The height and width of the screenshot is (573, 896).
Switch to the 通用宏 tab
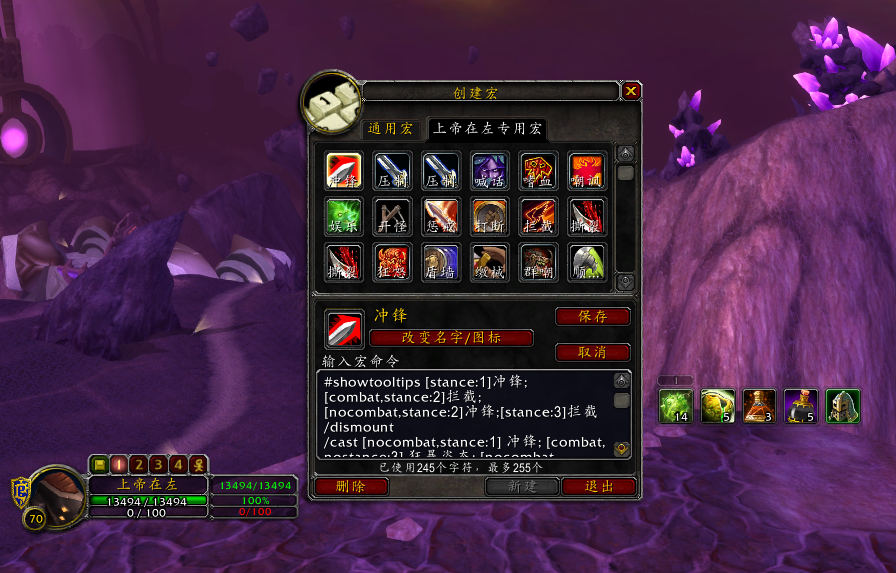pos(389,129)
